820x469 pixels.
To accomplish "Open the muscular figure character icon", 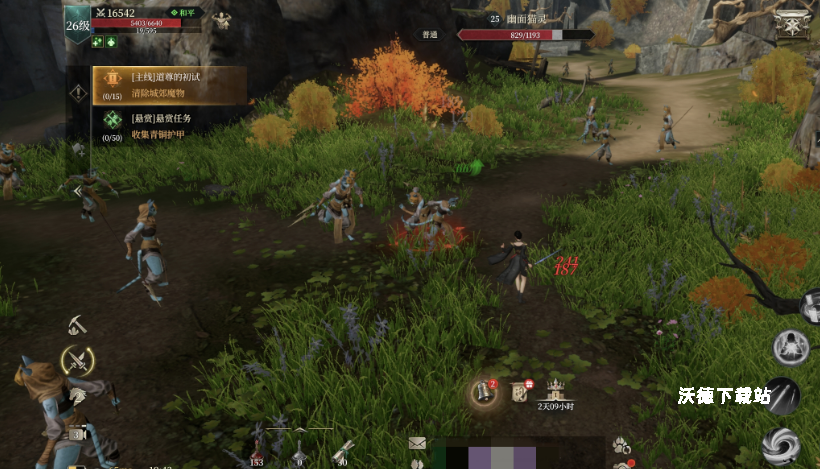I will pos(221,19).
